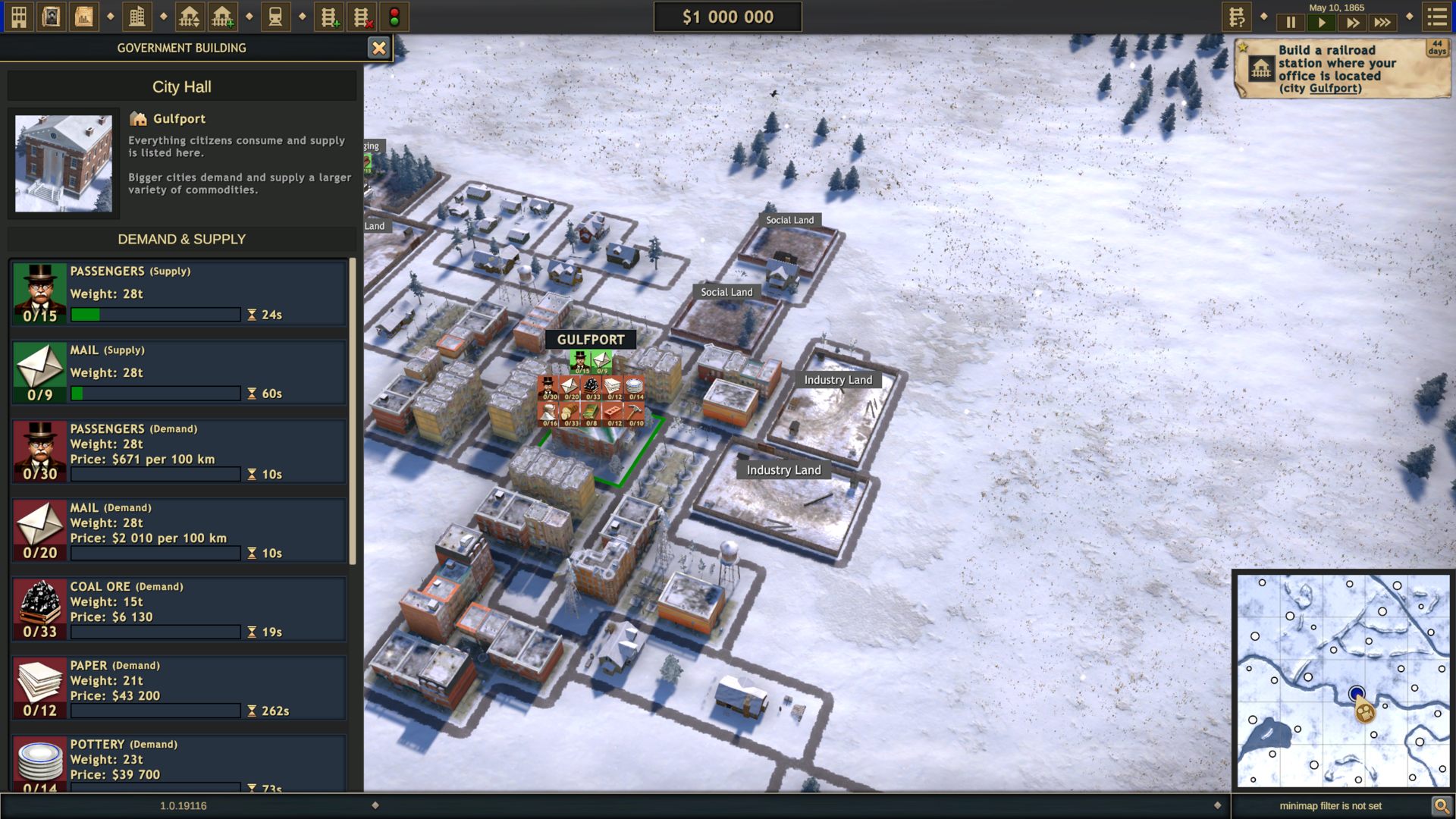Open the train locomotive menu
This screenshot has width=1456, height=819.
pyautogui.click(x=275, y=17)
